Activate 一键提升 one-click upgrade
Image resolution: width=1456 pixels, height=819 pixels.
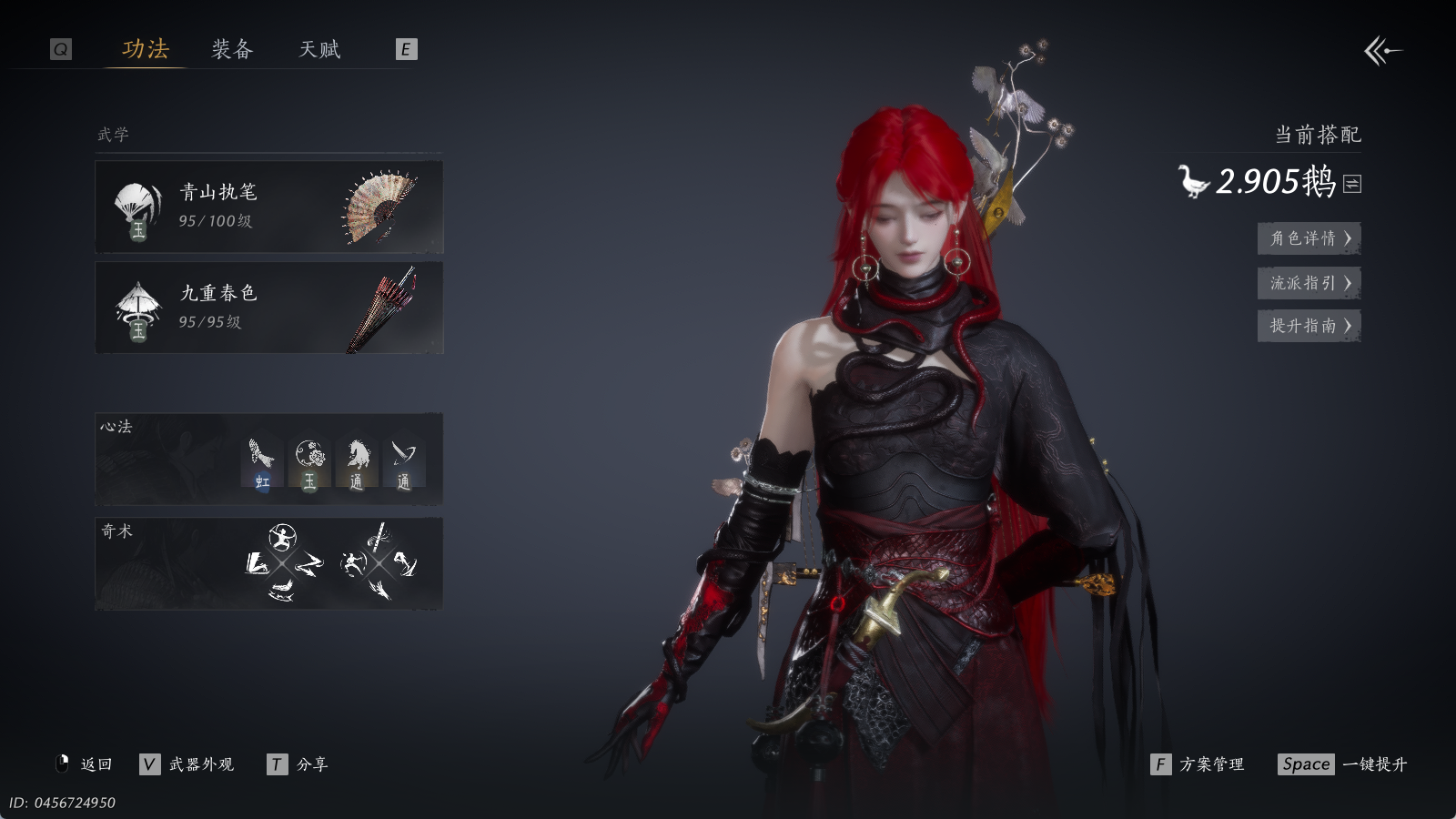tap(1343, 764)
